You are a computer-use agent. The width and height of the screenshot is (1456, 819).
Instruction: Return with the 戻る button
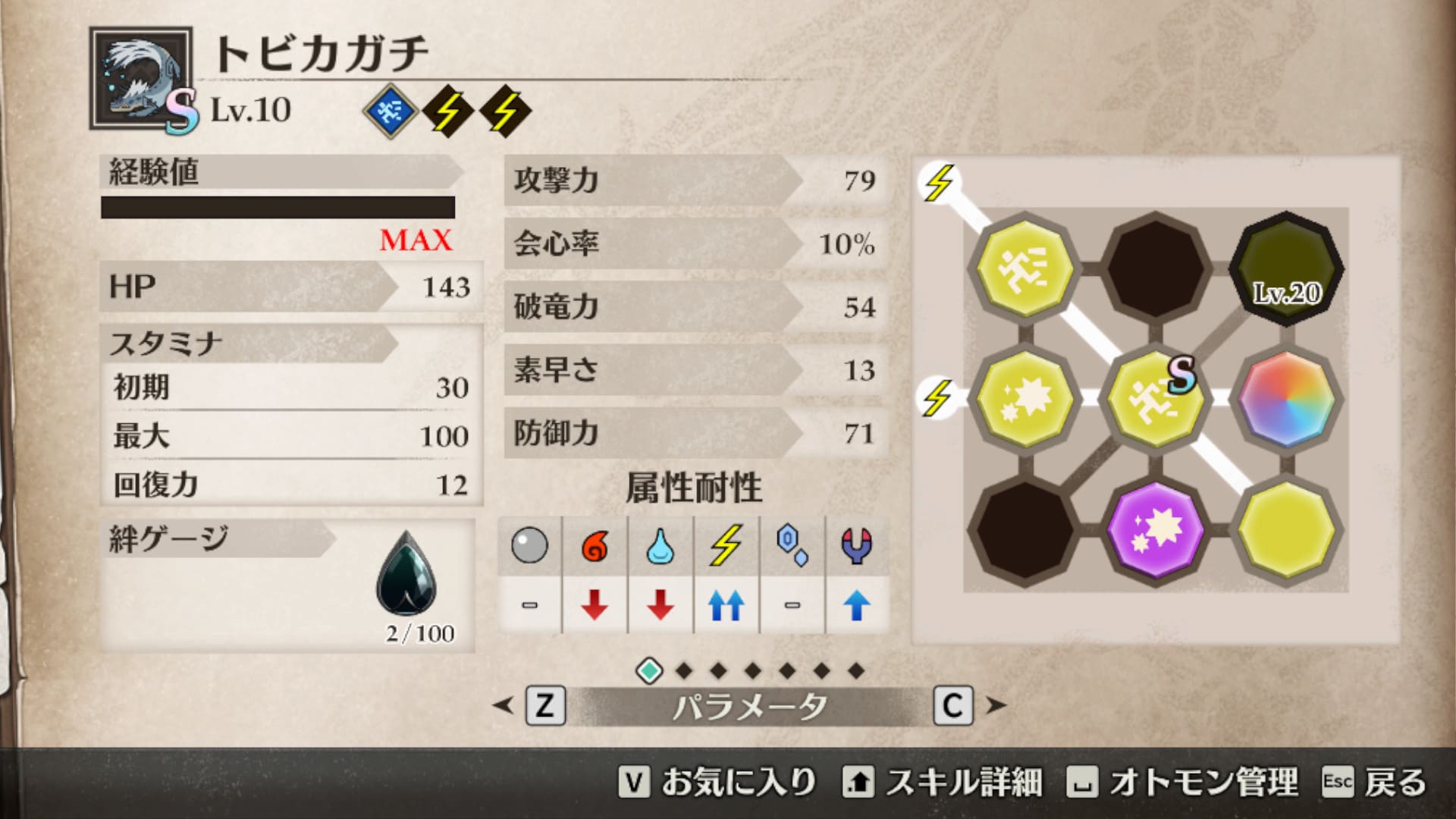click(1374, 783)
